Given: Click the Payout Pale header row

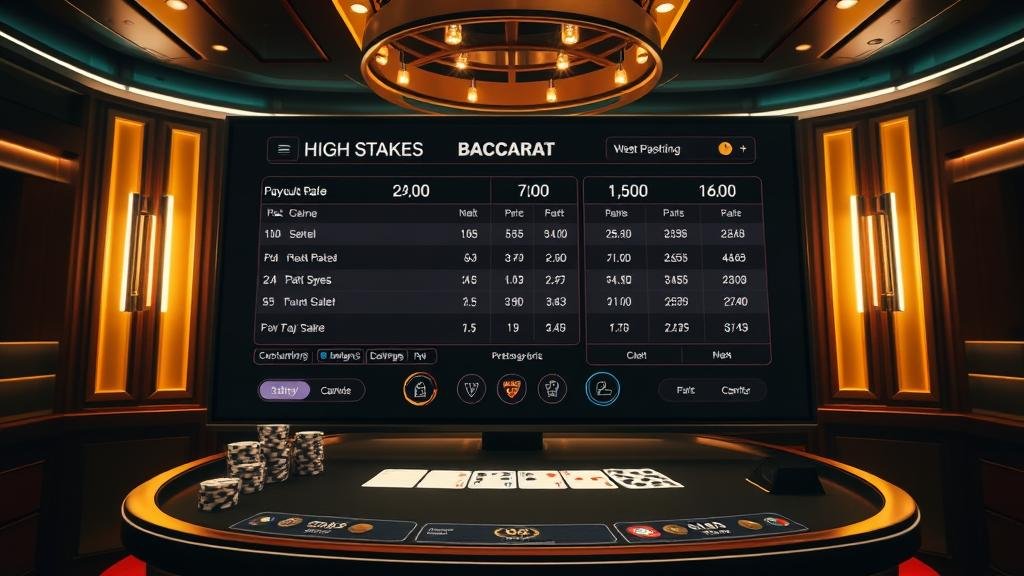Looking at the screenshot, I should coord(415,191).
